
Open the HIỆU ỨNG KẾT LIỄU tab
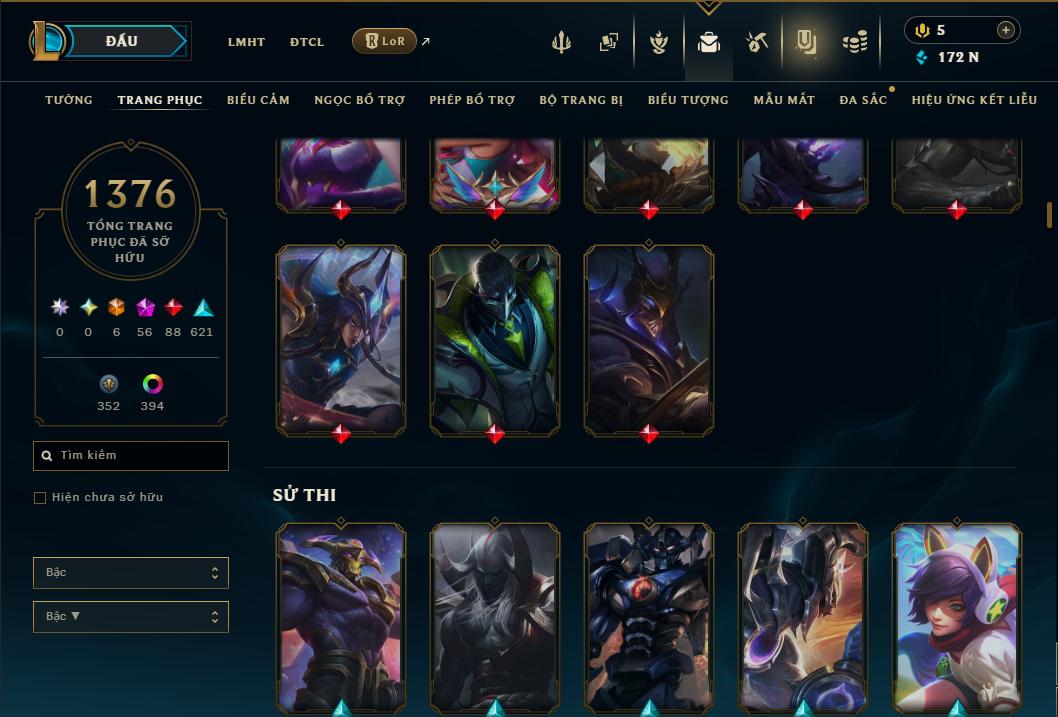[x=974, y=100]
